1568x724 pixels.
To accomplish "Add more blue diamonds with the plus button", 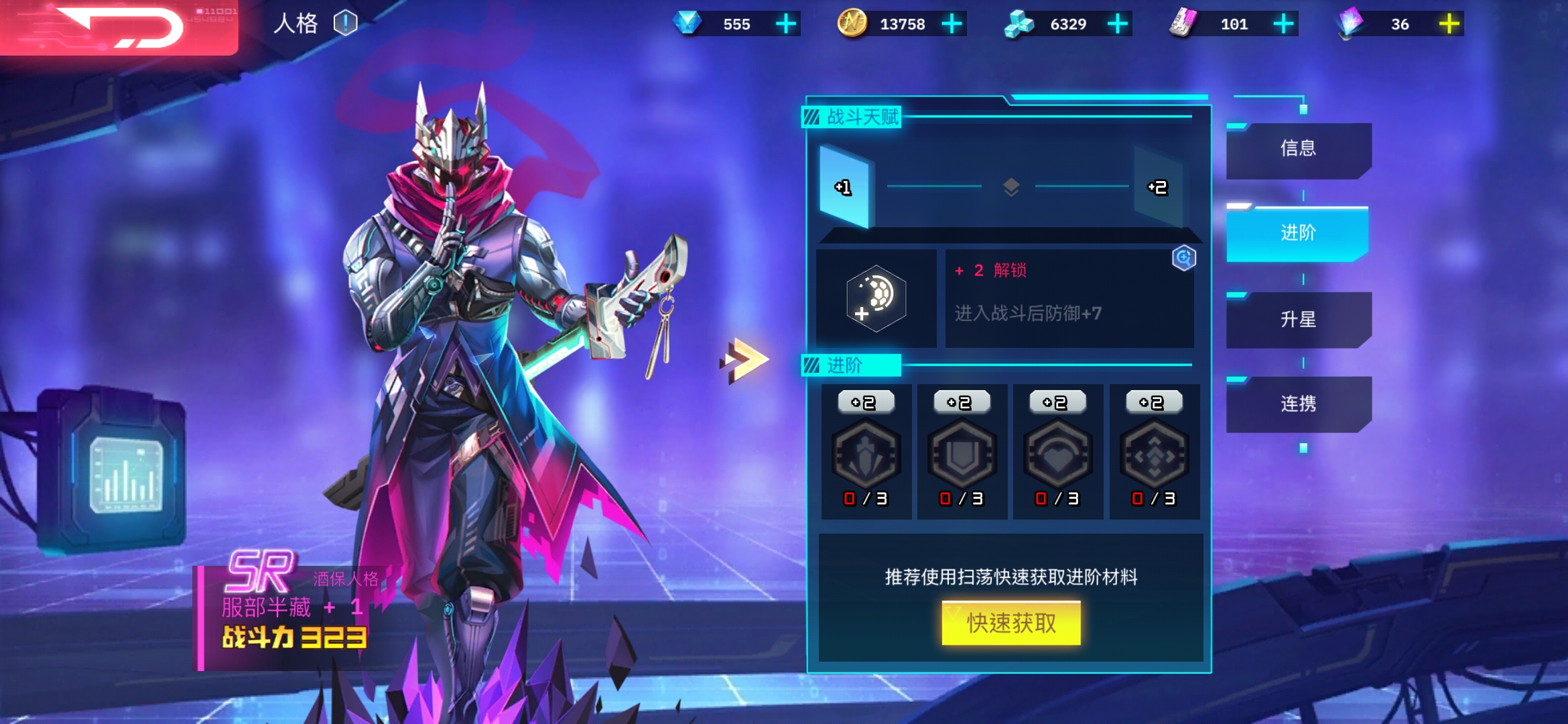I will tap(785, 24).
